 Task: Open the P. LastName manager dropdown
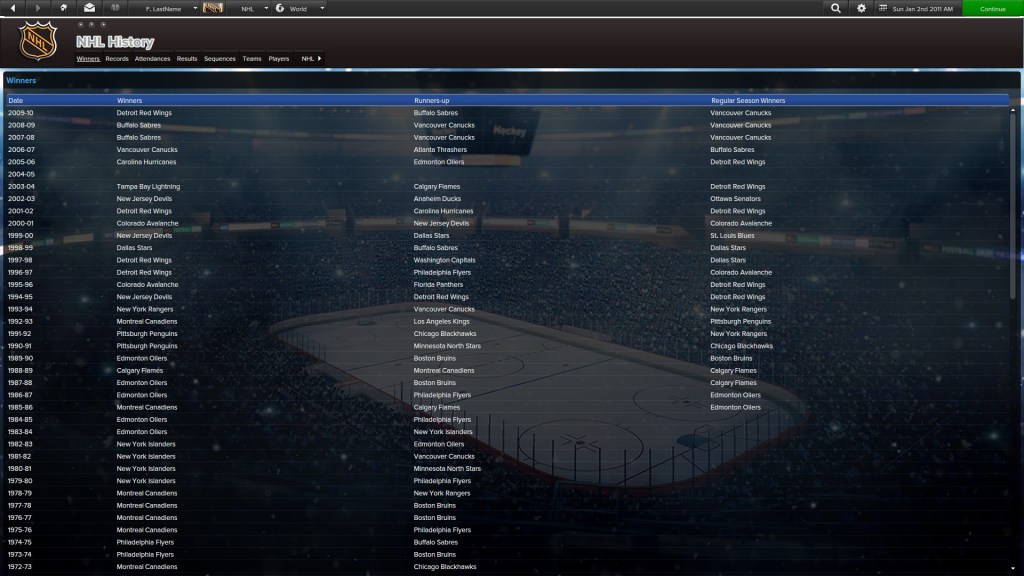pyautogui.click(x=169, y=8)
